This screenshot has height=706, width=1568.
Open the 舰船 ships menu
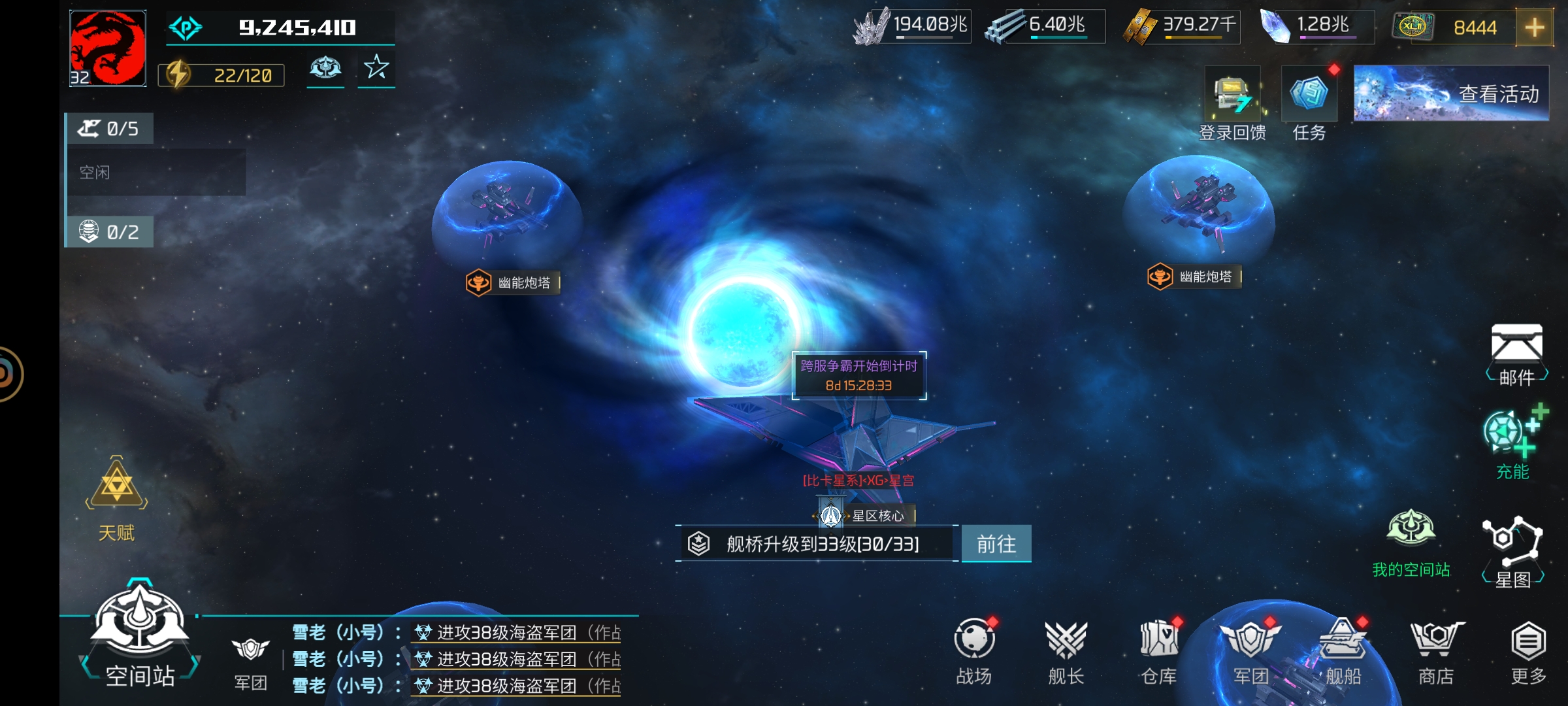pyautogui.click(x=1343, y=652)
